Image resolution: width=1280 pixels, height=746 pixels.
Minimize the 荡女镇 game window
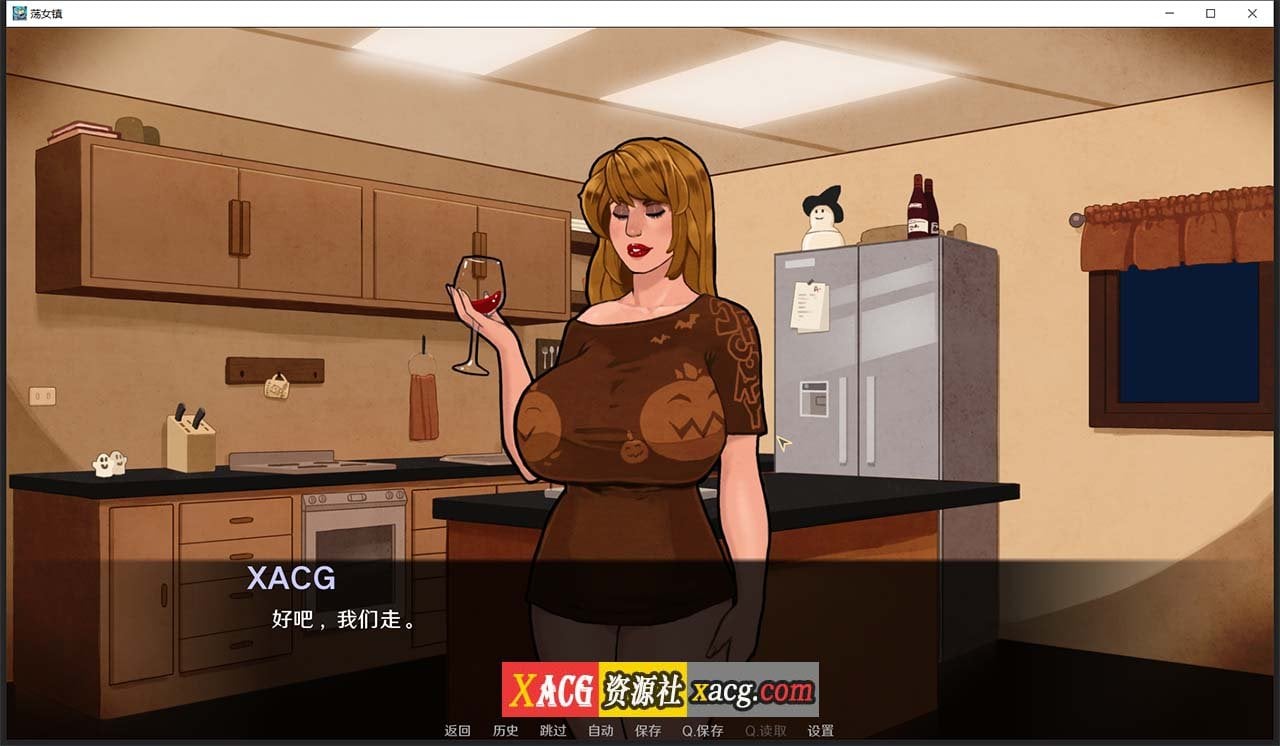1168,13
